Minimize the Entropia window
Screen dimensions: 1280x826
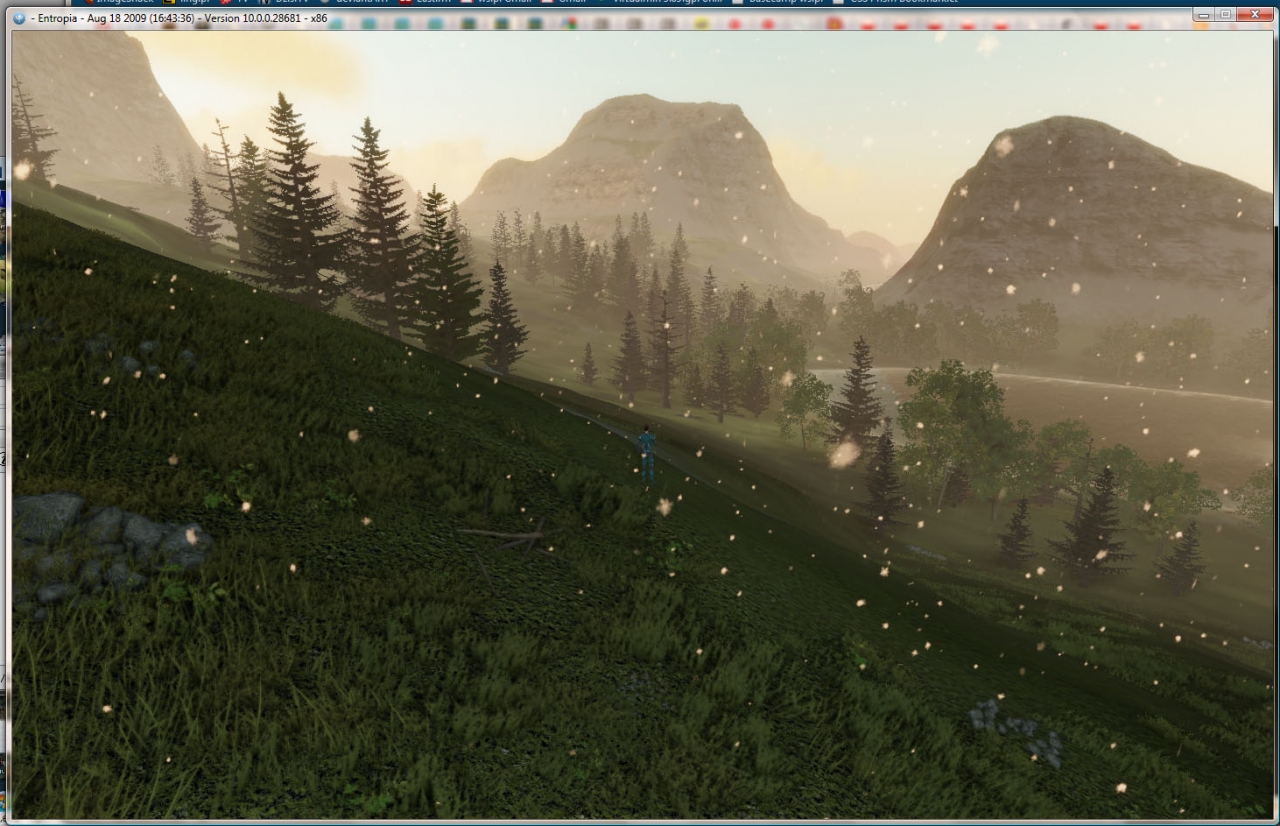pyautogui.click(x=1204, y=15)
